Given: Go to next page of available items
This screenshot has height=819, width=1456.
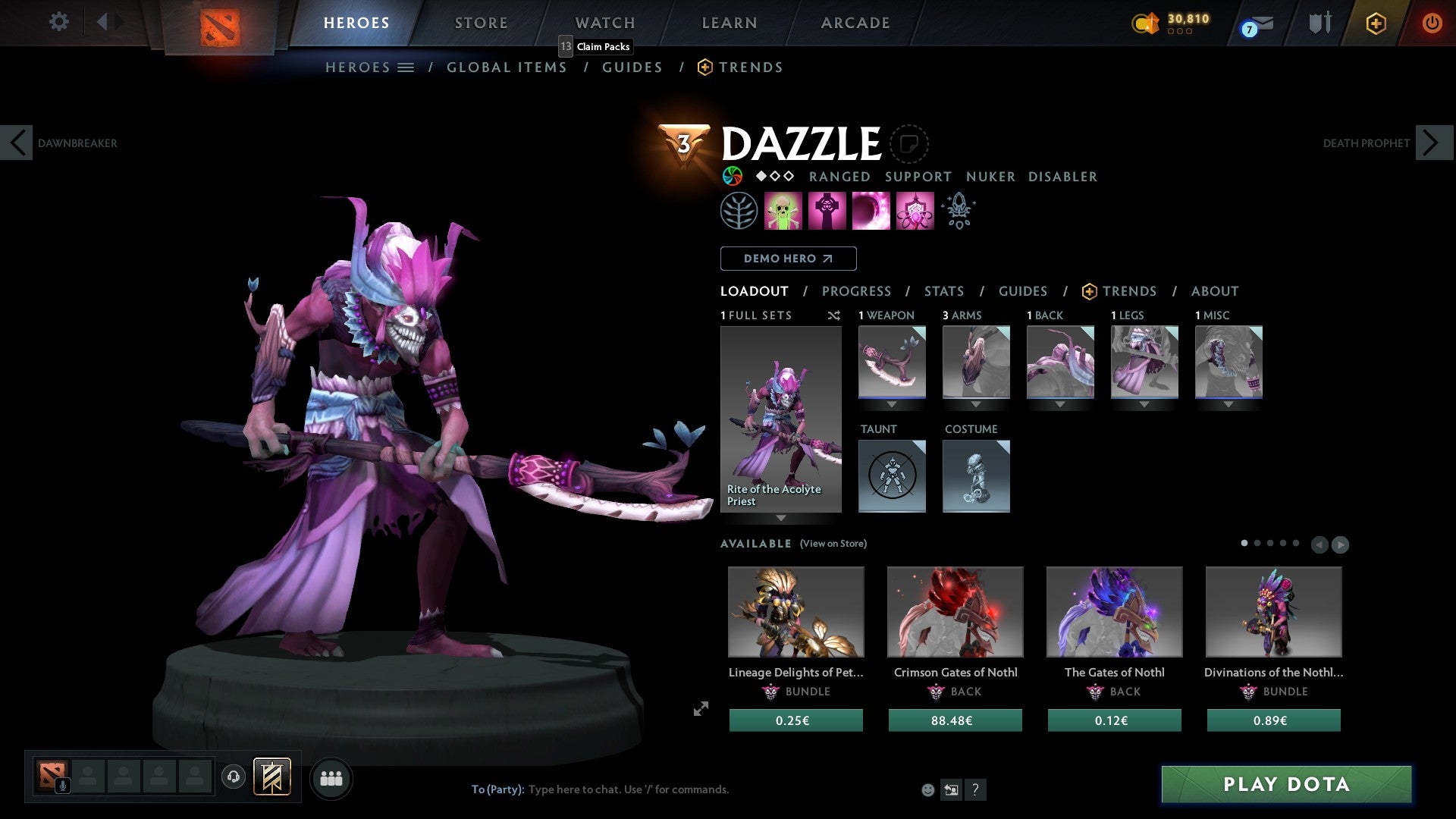Looking at the screenshot, I should [x=1341, y=544].
